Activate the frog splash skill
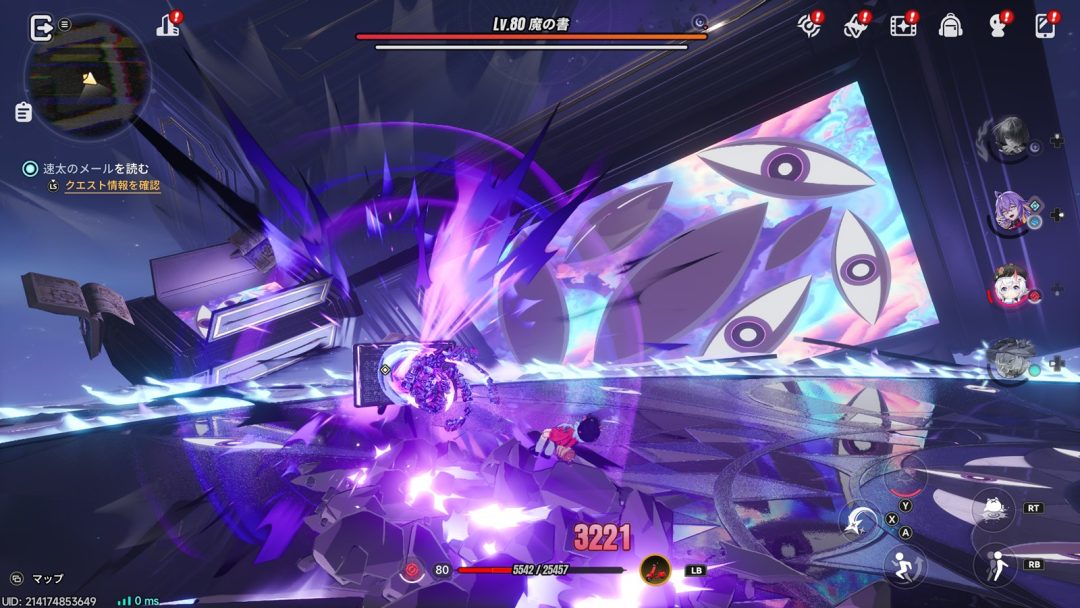 click(x=994, y=508)
